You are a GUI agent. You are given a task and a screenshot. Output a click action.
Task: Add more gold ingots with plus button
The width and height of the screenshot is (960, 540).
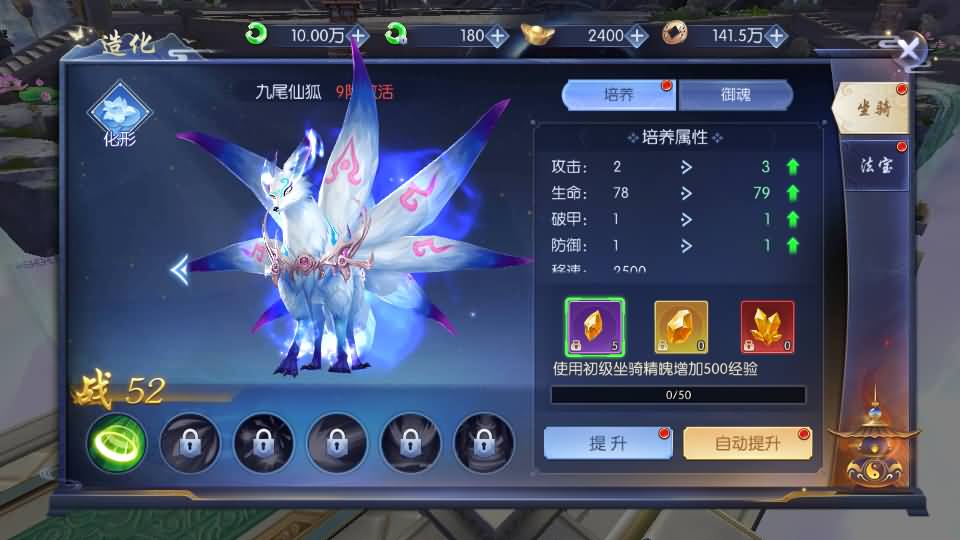(637, 35)
